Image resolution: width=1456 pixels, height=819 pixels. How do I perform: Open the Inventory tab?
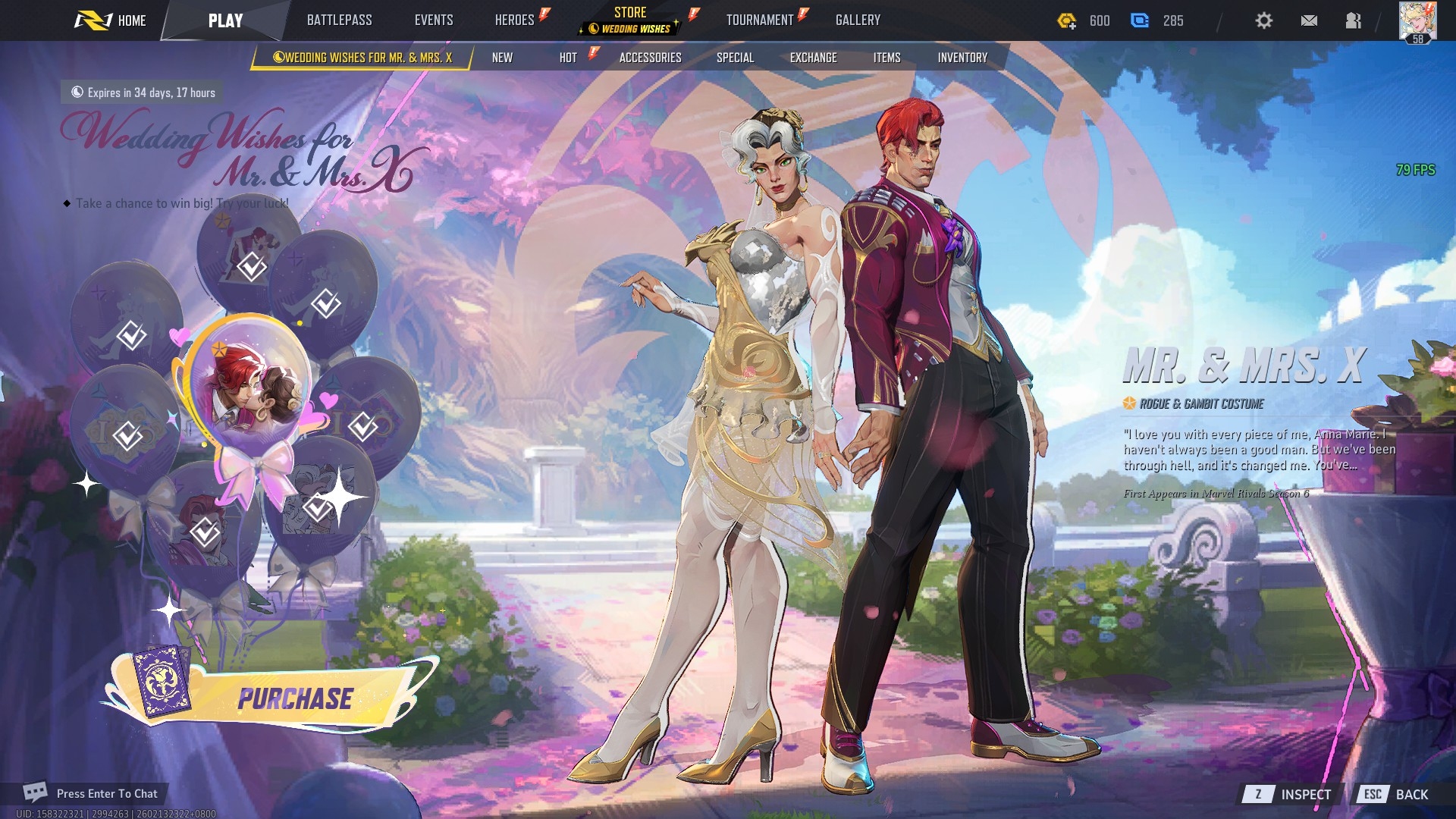point(962,58)
